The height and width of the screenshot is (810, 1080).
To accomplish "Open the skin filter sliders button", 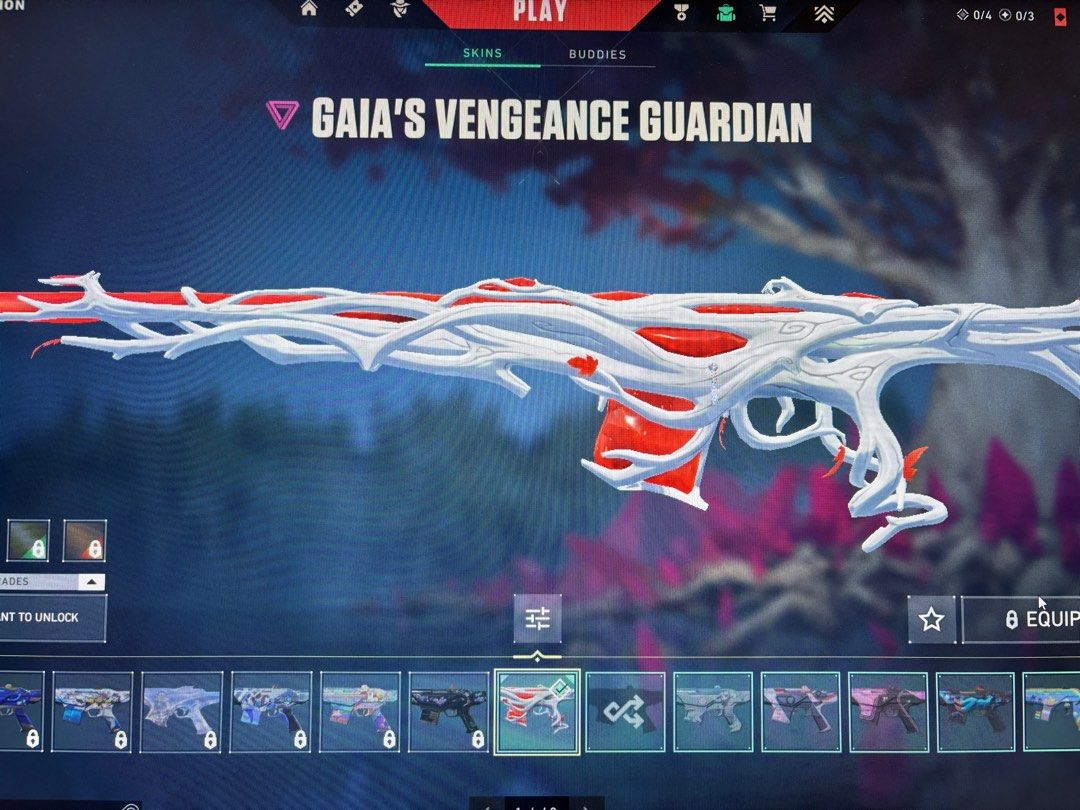I will [x=538, y=619].
